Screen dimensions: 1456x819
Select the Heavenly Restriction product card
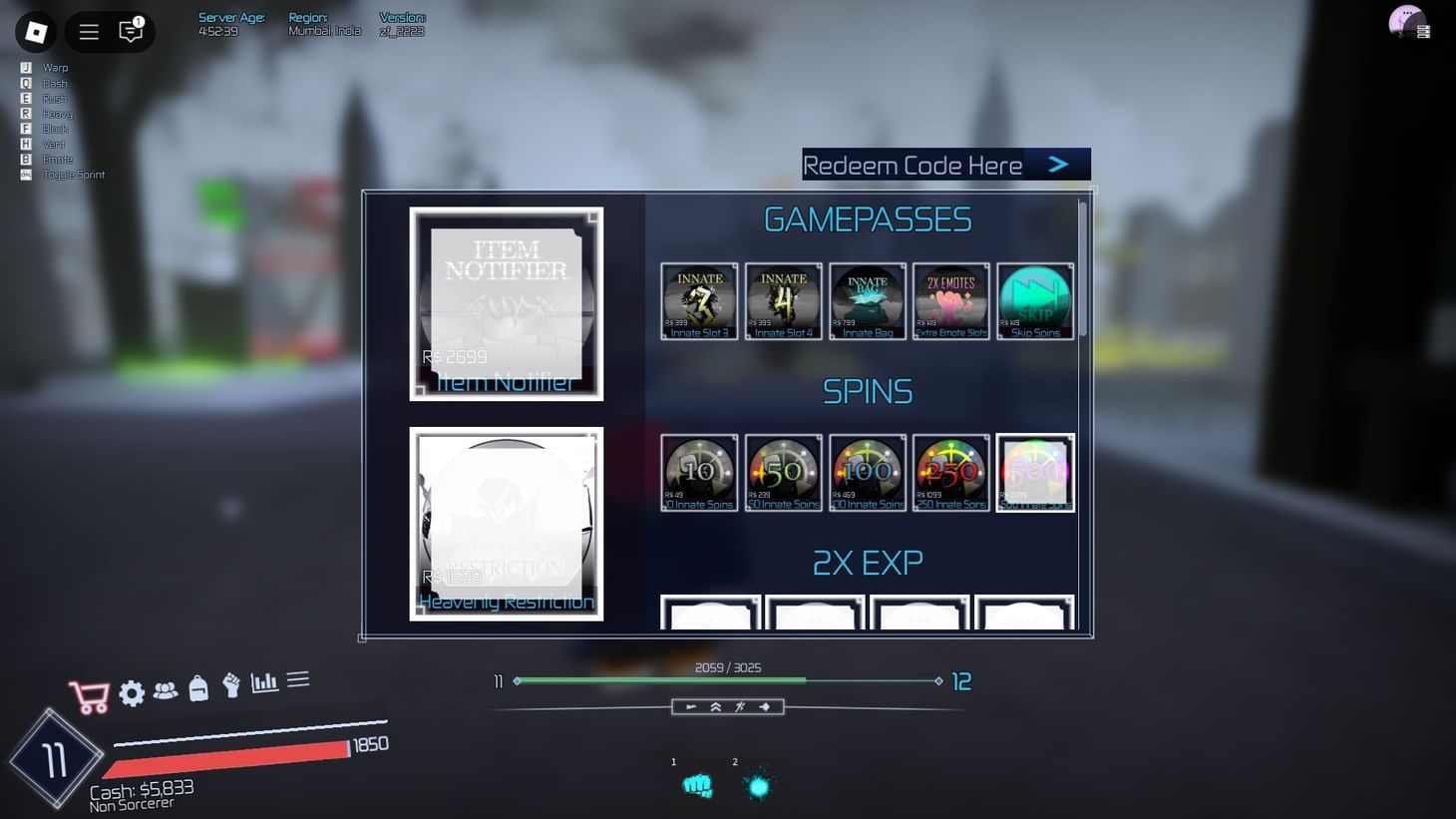(x=506, y=523)
